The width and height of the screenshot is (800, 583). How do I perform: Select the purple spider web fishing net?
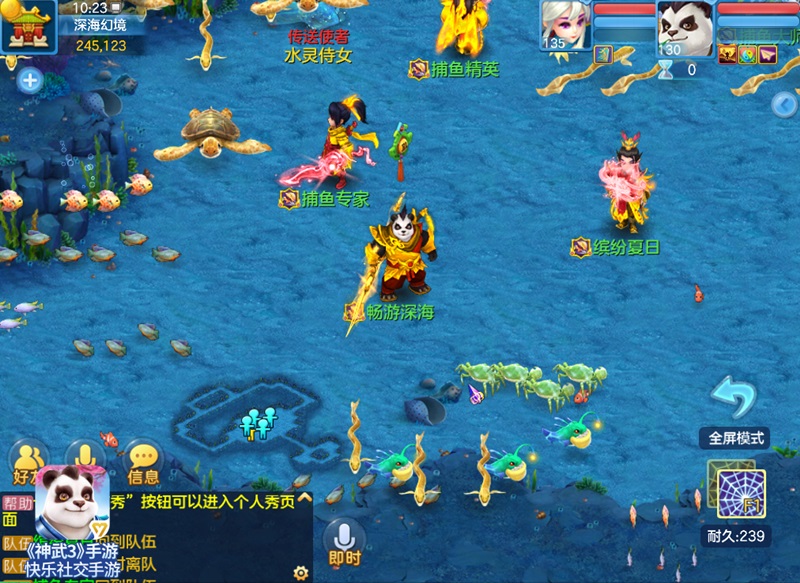coord(741,493)
